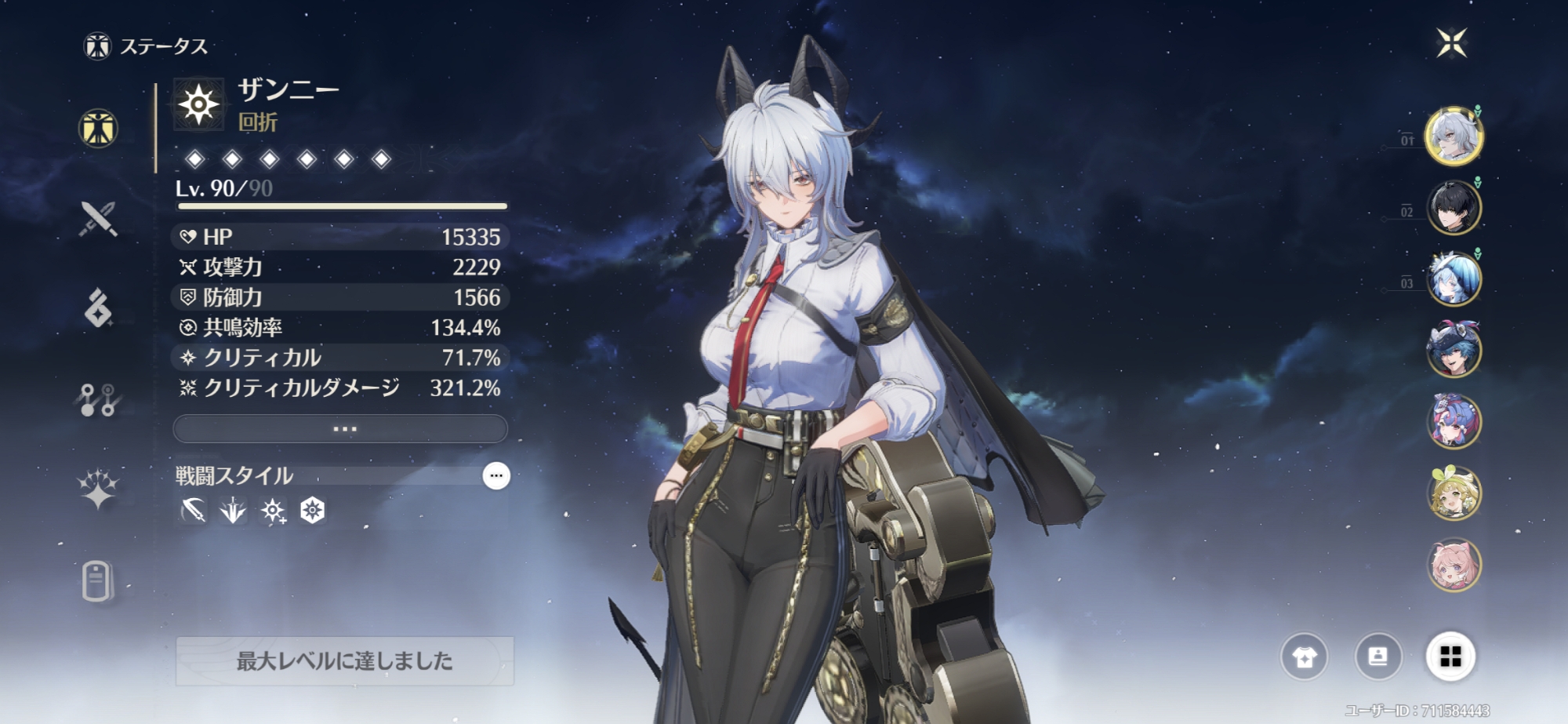Show combat style details with the round ellipsis button
The width and height of the screenshot is (1568, 724).
pos(495,475)
